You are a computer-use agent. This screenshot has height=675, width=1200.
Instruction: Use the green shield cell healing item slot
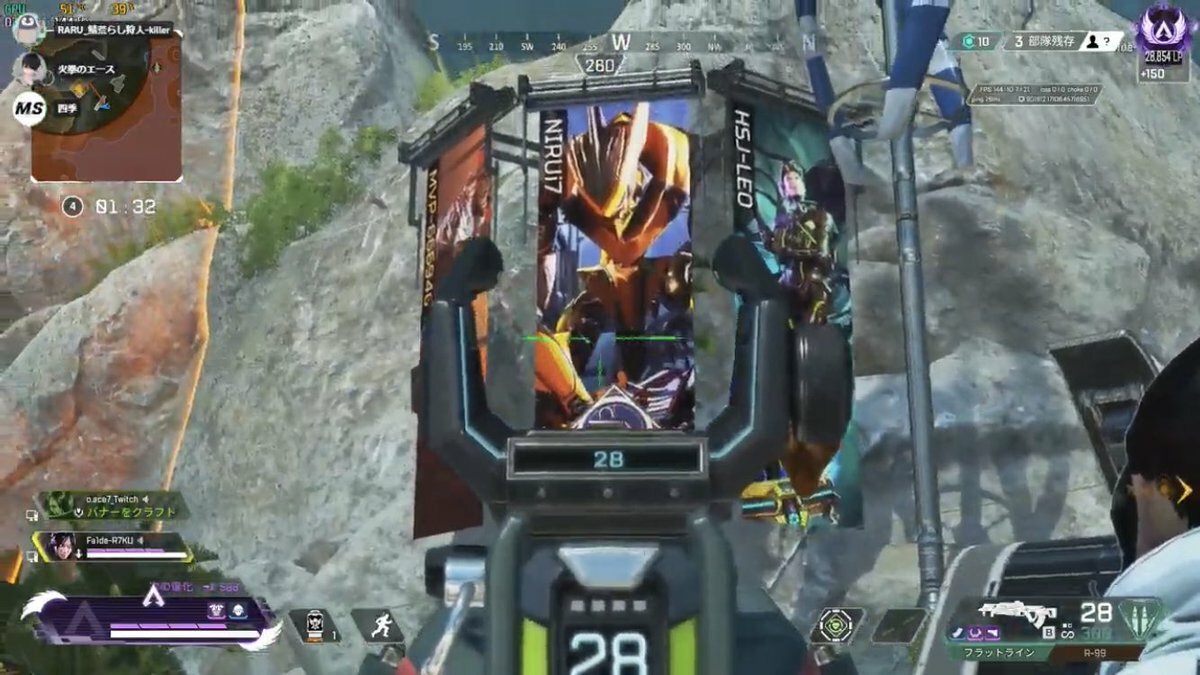(836, 625)
